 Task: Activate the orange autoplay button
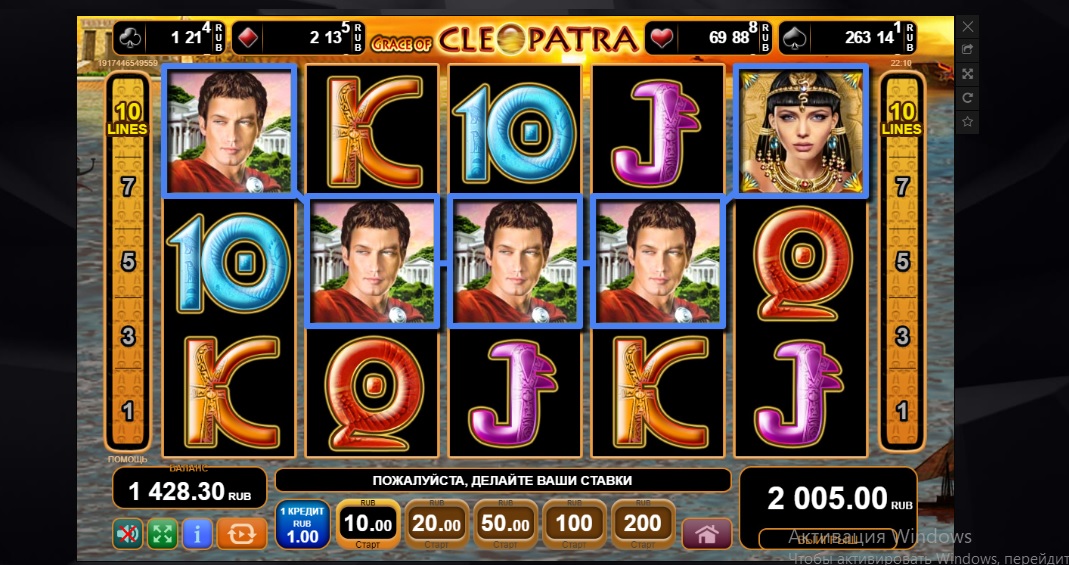point(241,534)
